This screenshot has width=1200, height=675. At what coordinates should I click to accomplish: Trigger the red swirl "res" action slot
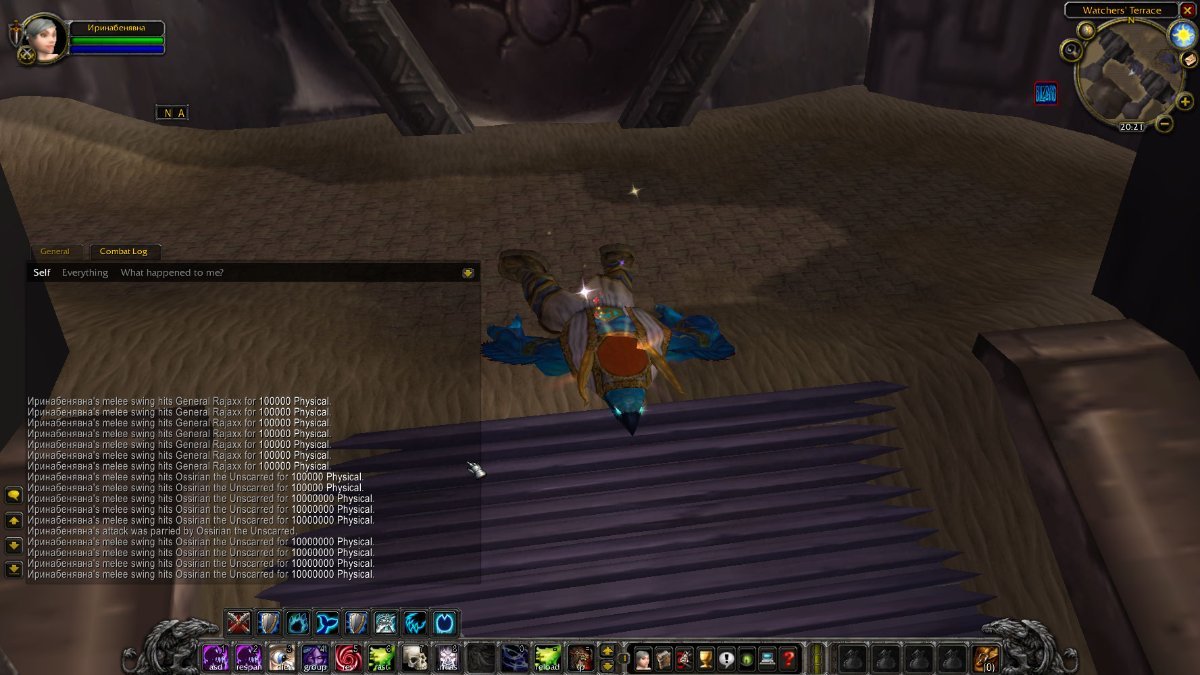tap(348, 657)
